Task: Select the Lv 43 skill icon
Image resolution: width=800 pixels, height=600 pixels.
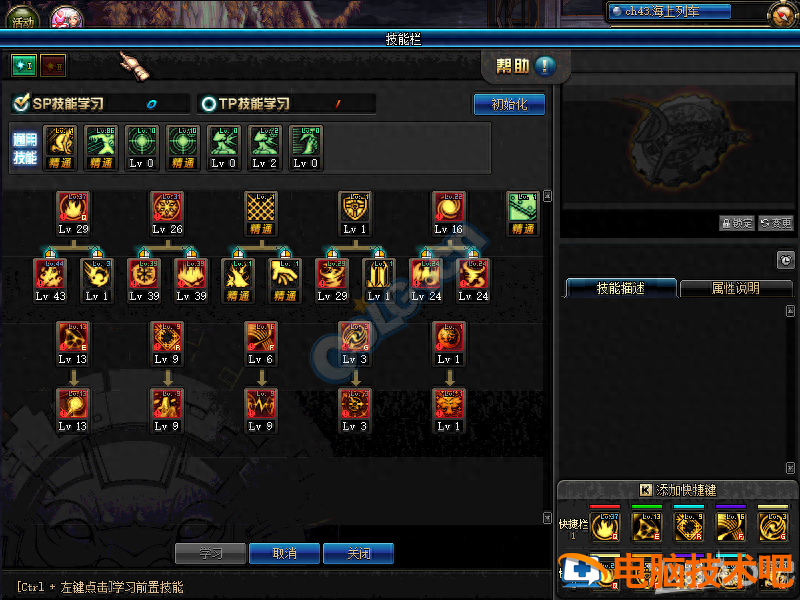Action: tap(50, 275)
